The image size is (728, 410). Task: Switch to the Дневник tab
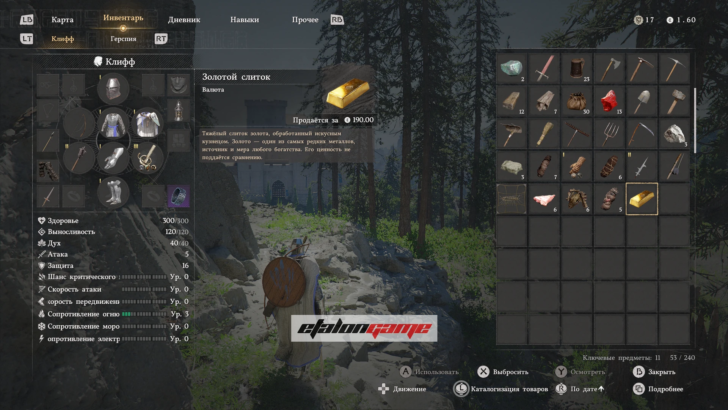coord(184,19)
